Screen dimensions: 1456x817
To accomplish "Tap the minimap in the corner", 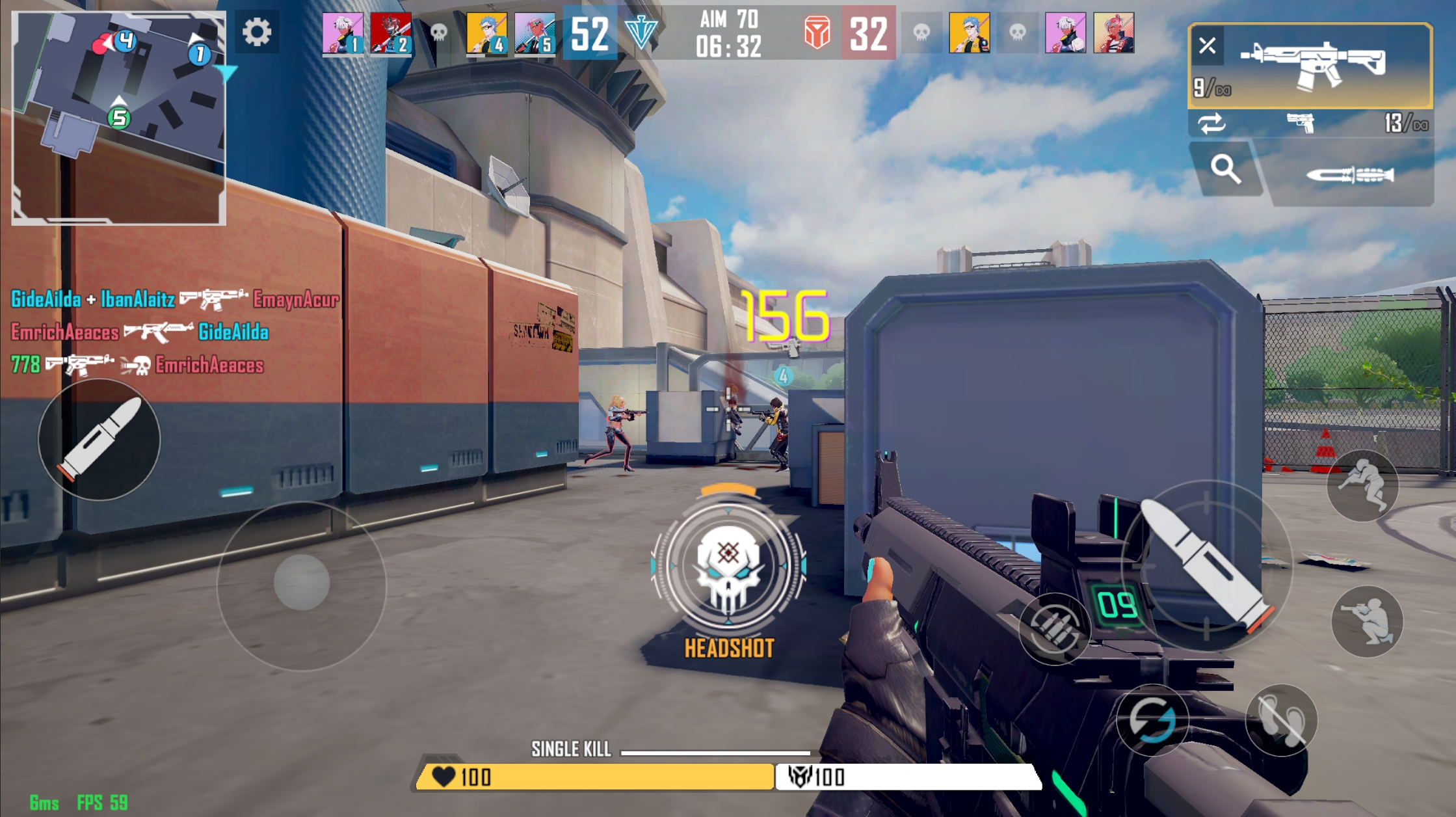I will (118, 118).
